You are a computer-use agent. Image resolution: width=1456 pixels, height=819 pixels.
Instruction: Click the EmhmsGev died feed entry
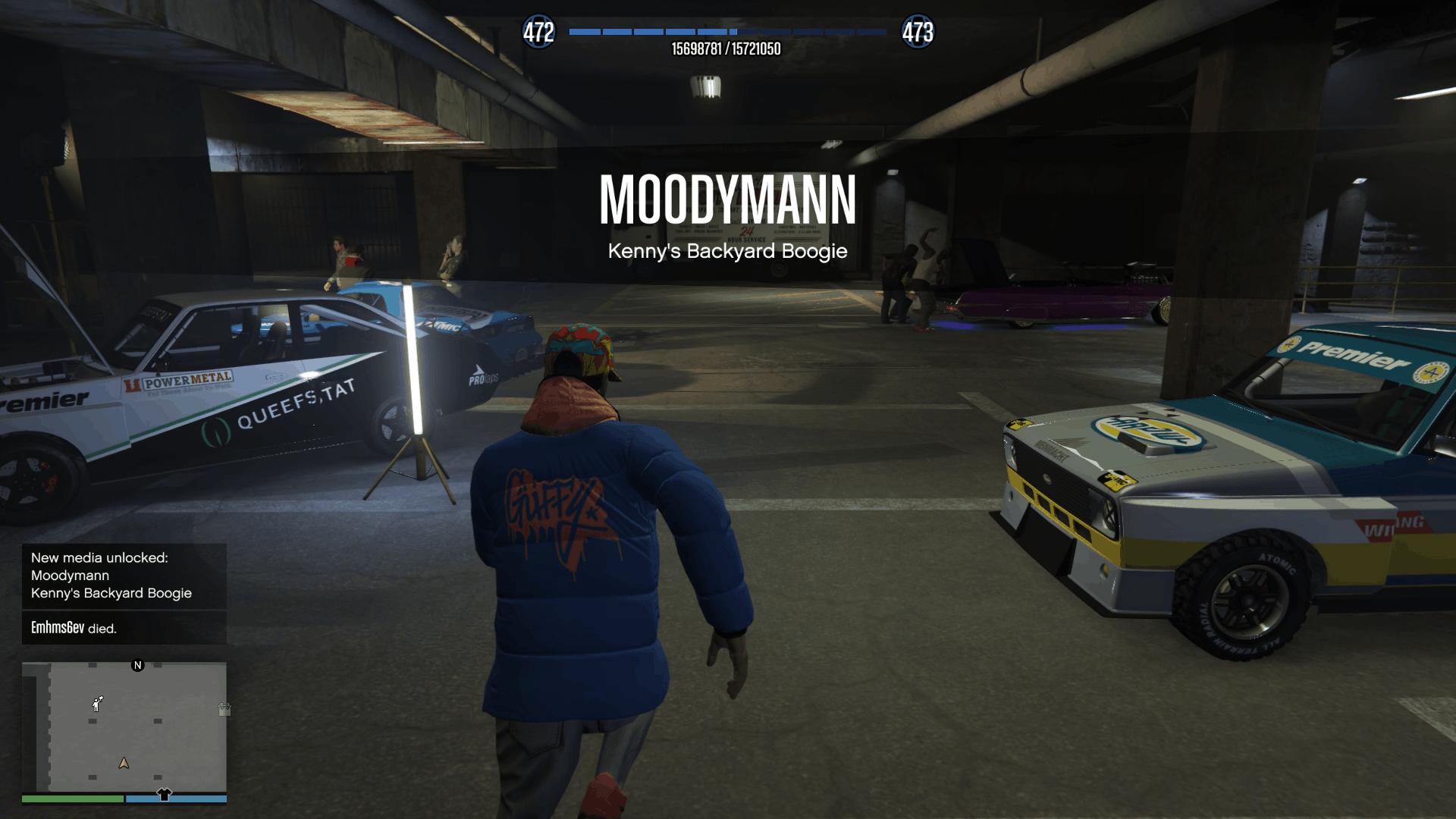124,628
